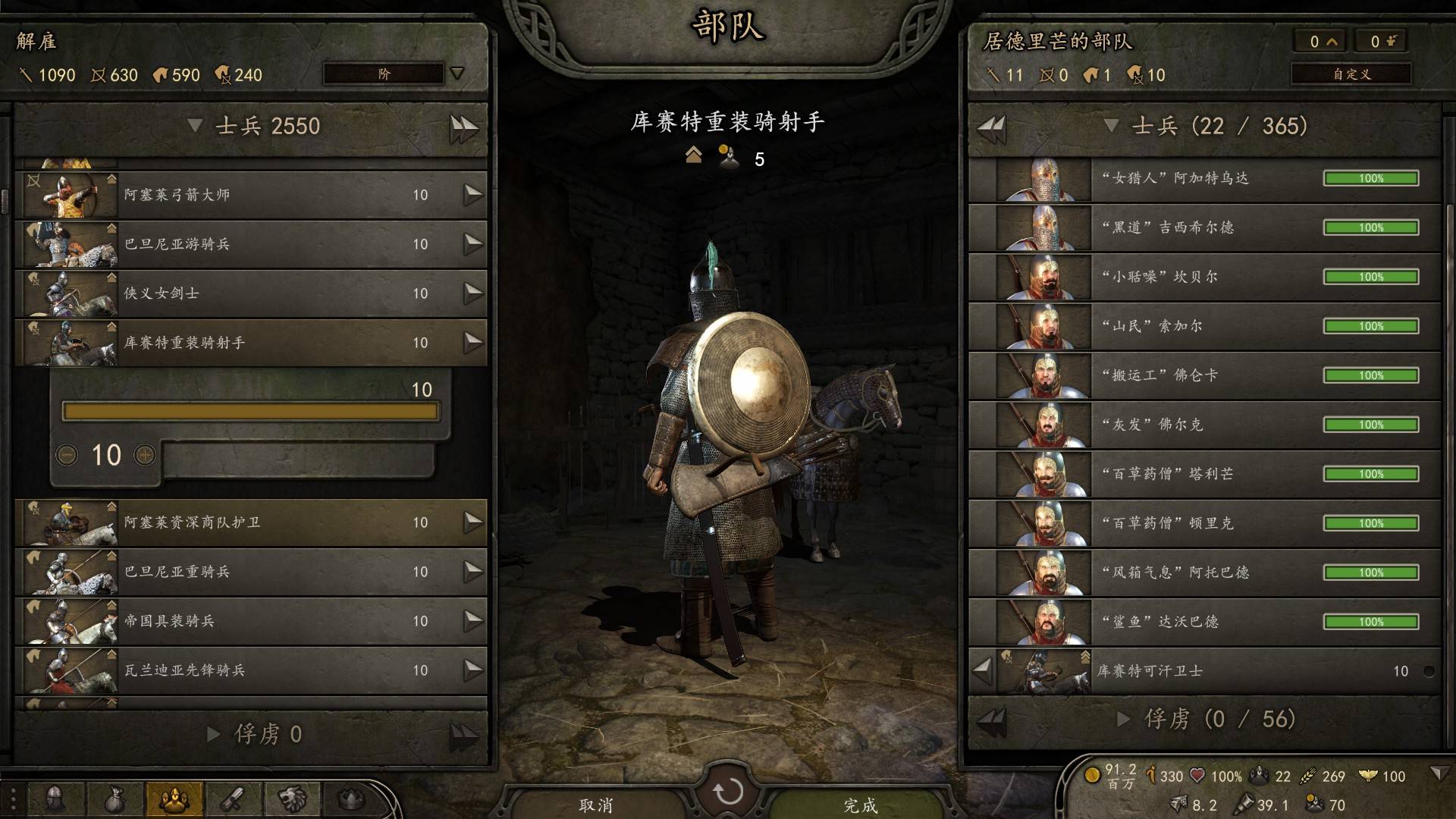The height and width of the screenshot is (819, 1456).
Task: Select the 帝国具装骑兵 troop row
Action: pyautogui.click(x=250, y=621)
